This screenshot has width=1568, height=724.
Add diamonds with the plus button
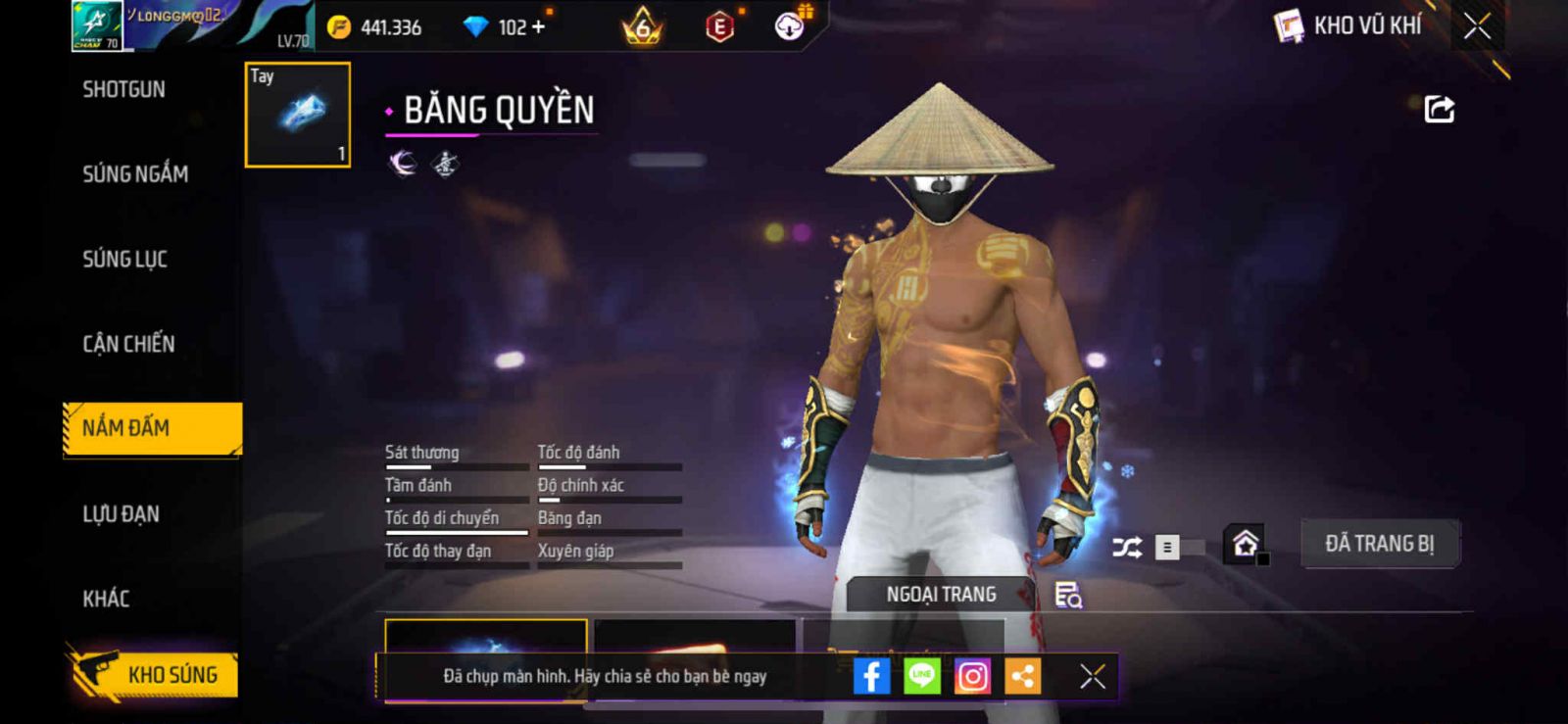point(538,26)
